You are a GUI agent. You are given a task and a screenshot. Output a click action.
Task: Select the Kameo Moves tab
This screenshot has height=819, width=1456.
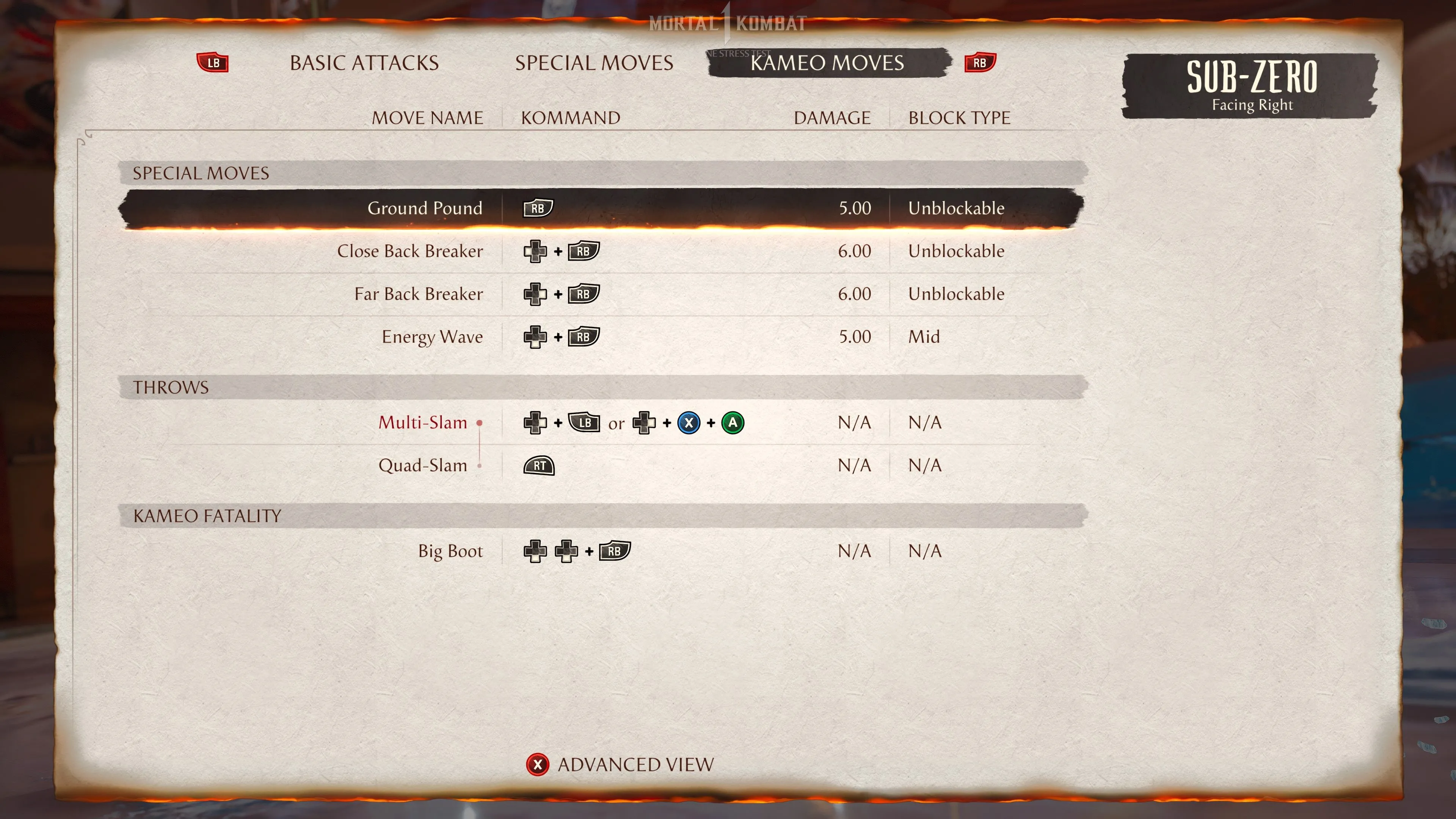tap(827, 63)
